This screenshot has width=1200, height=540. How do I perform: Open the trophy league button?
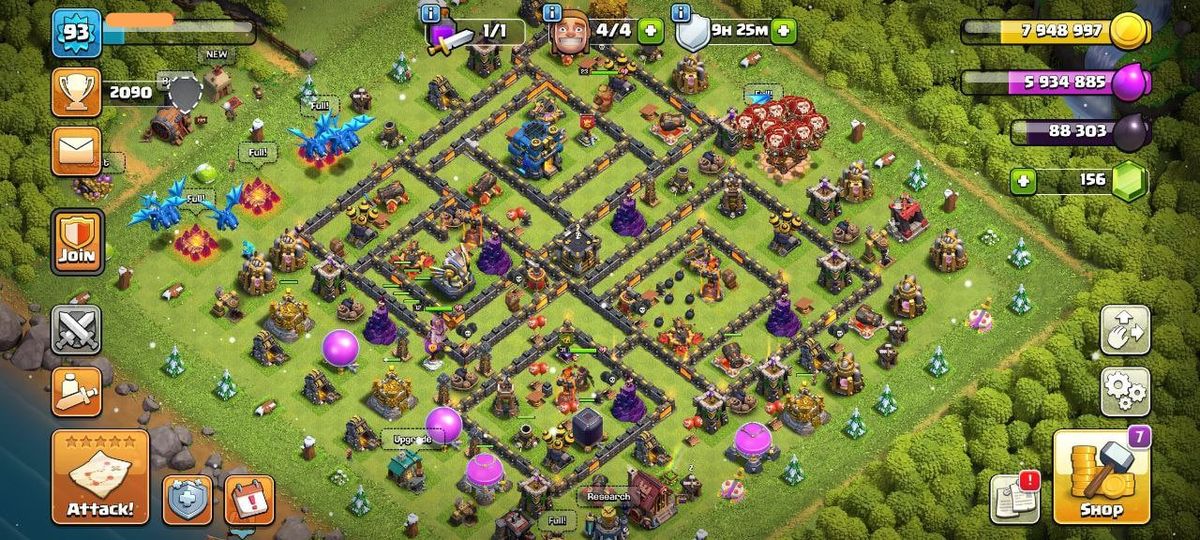tap(76, 93)
